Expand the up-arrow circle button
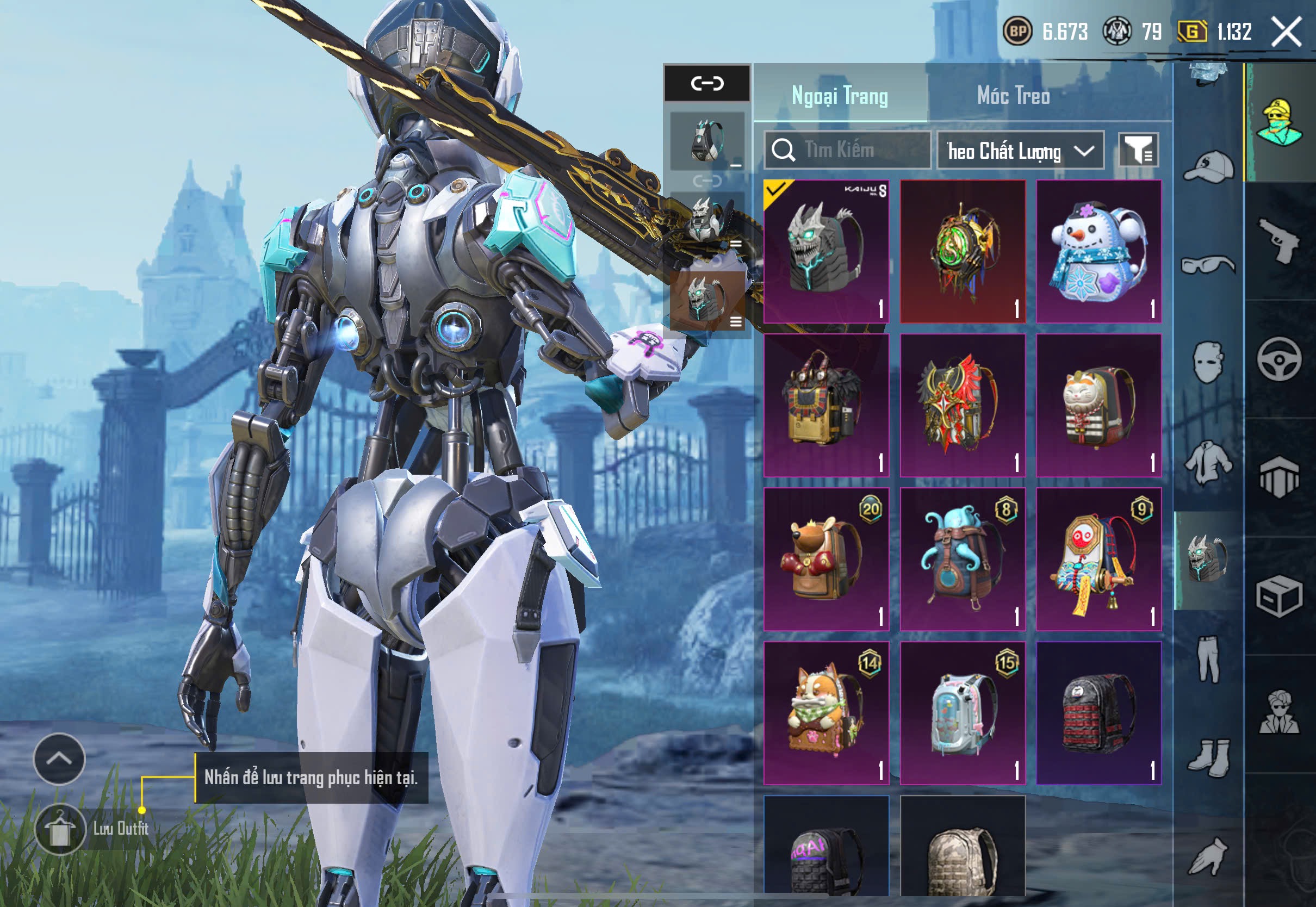This screenshot has height=907, width=1316. click(x=59, y=758)
